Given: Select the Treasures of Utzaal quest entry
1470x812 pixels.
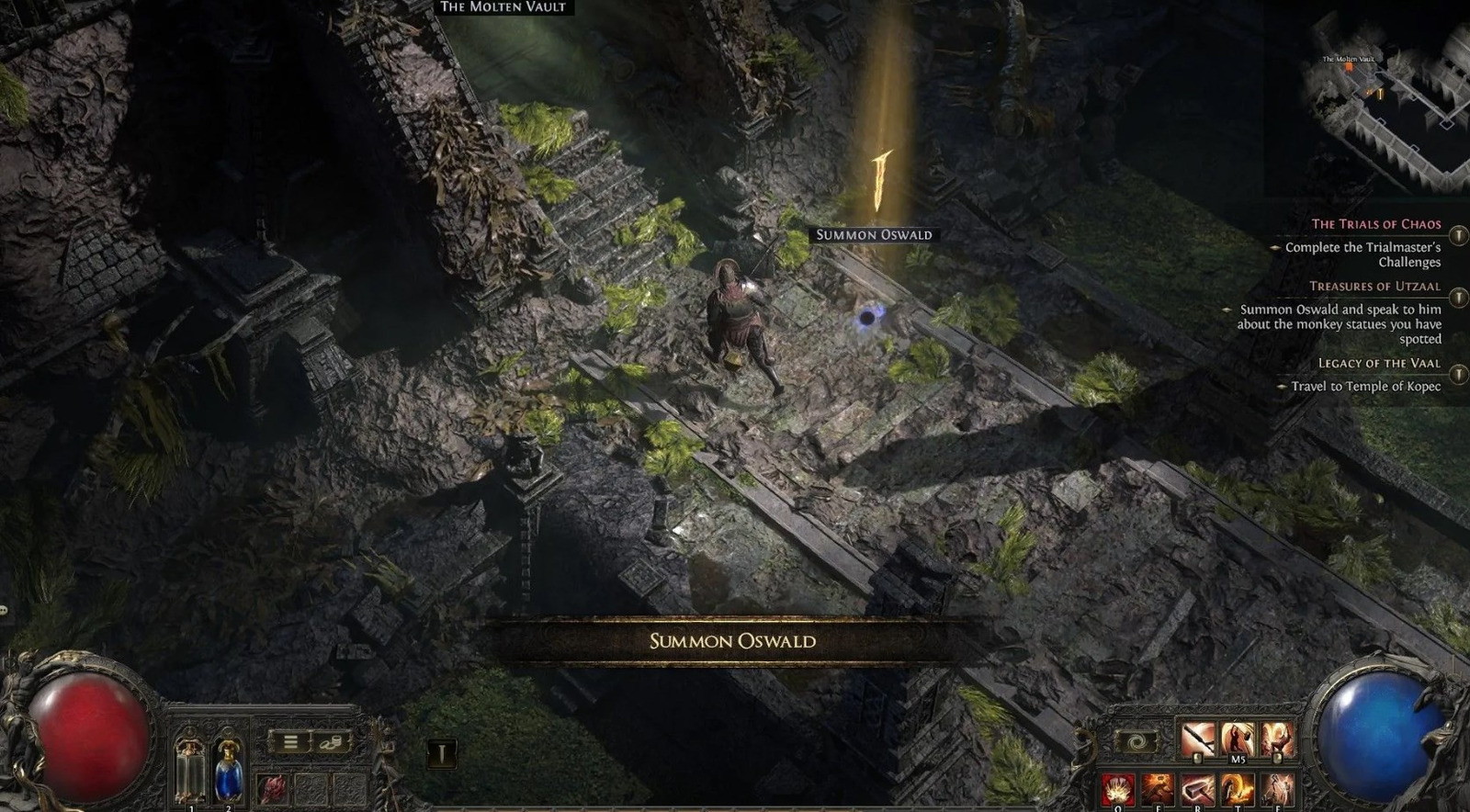Looking at the screenshot, I should tap(1374, 287).
